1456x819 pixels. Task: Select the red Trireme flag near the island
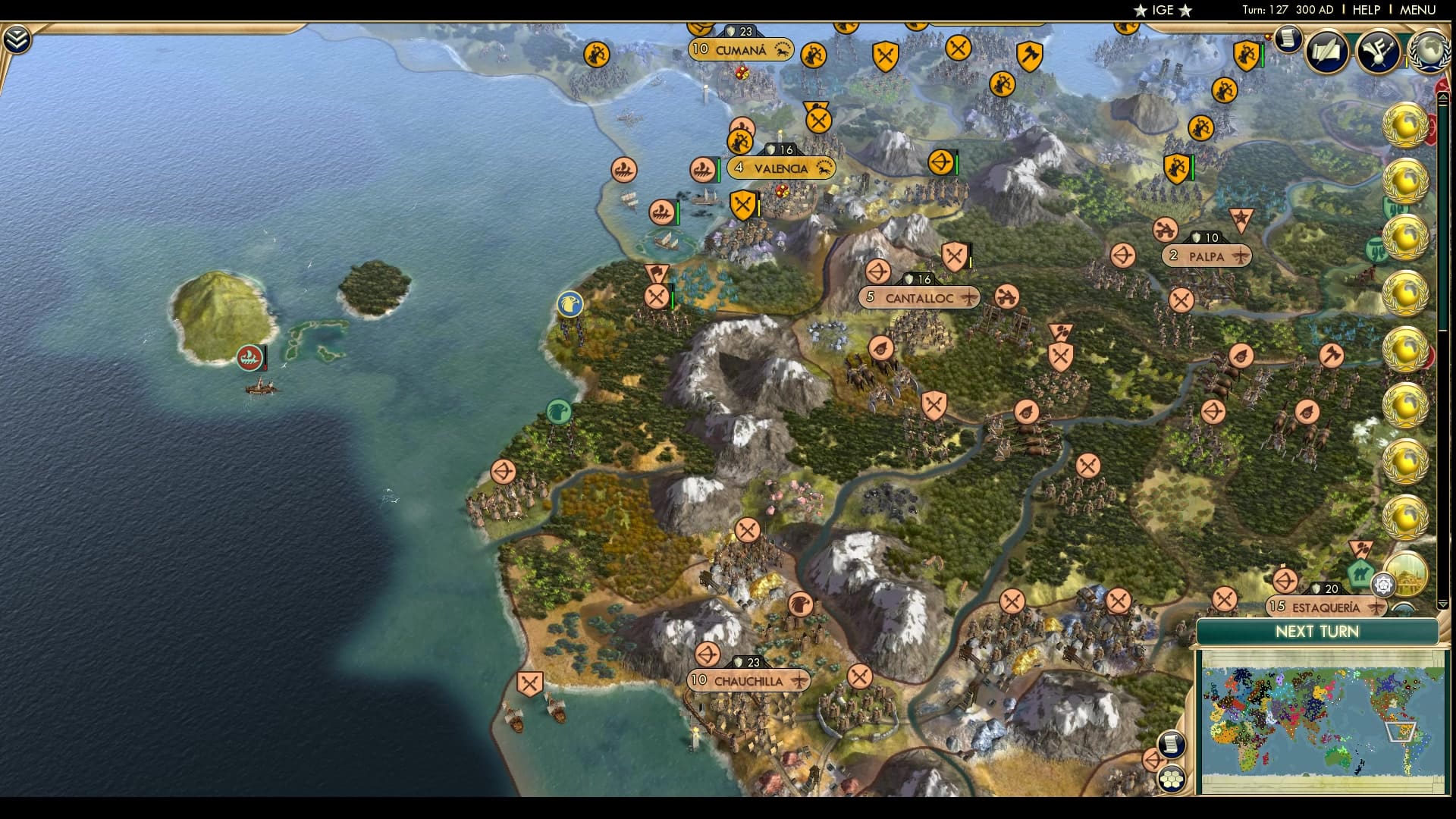pyautogui.click(x=250, y=356)
